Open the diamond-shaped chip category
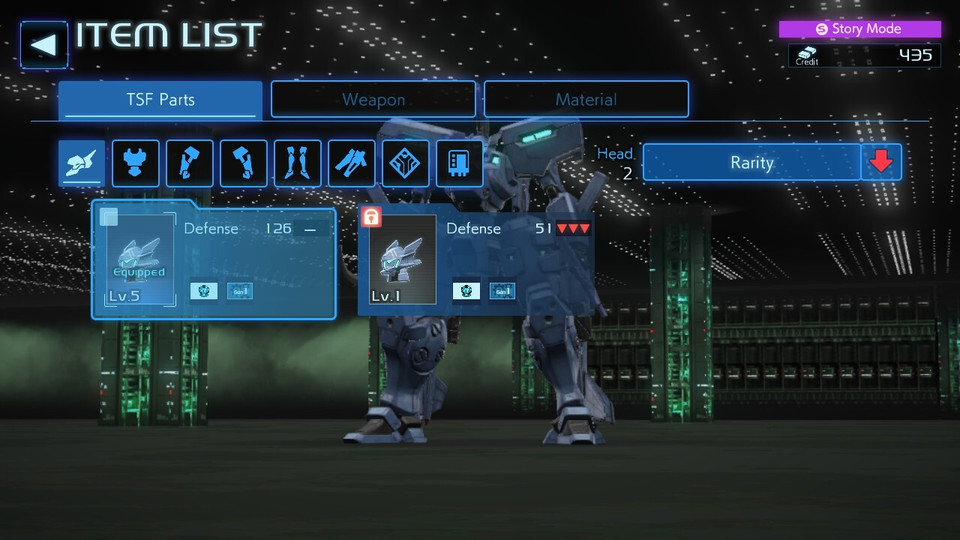 (406, 163)
